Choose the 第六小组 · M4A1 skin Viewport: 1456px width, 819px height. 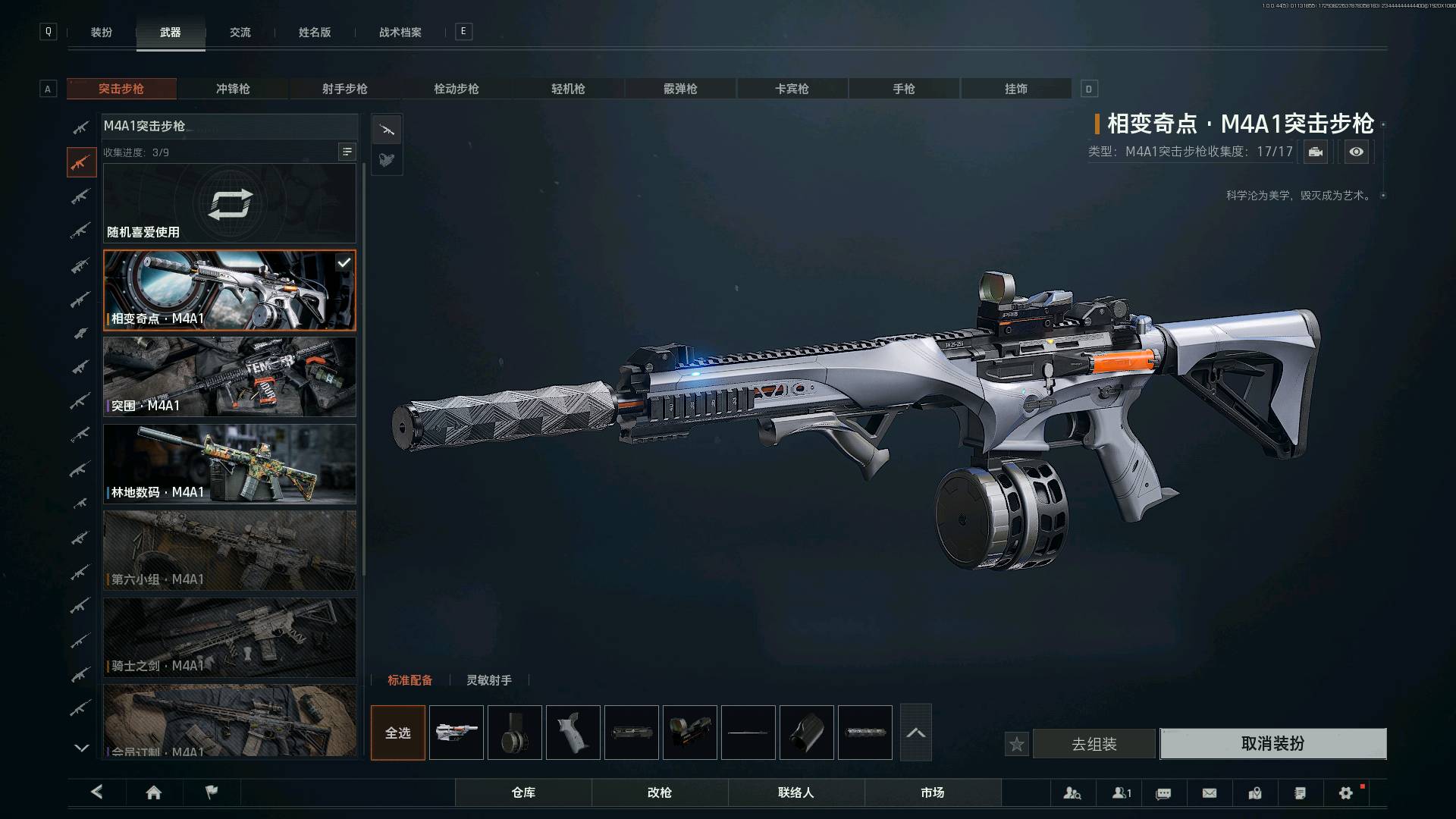(229, 551)
